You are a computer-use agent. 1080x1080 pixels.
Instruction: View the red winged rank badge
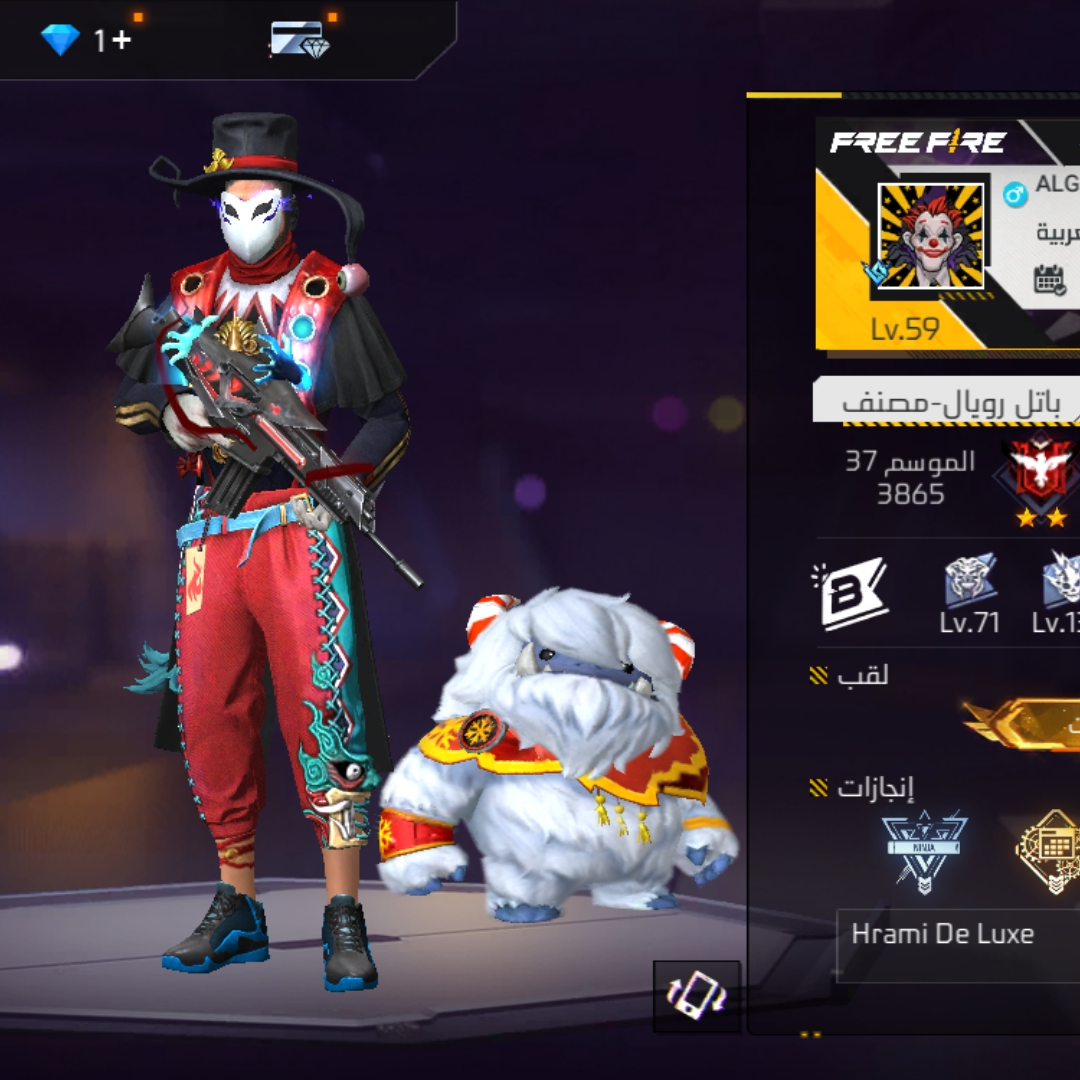pos(1040,478)
